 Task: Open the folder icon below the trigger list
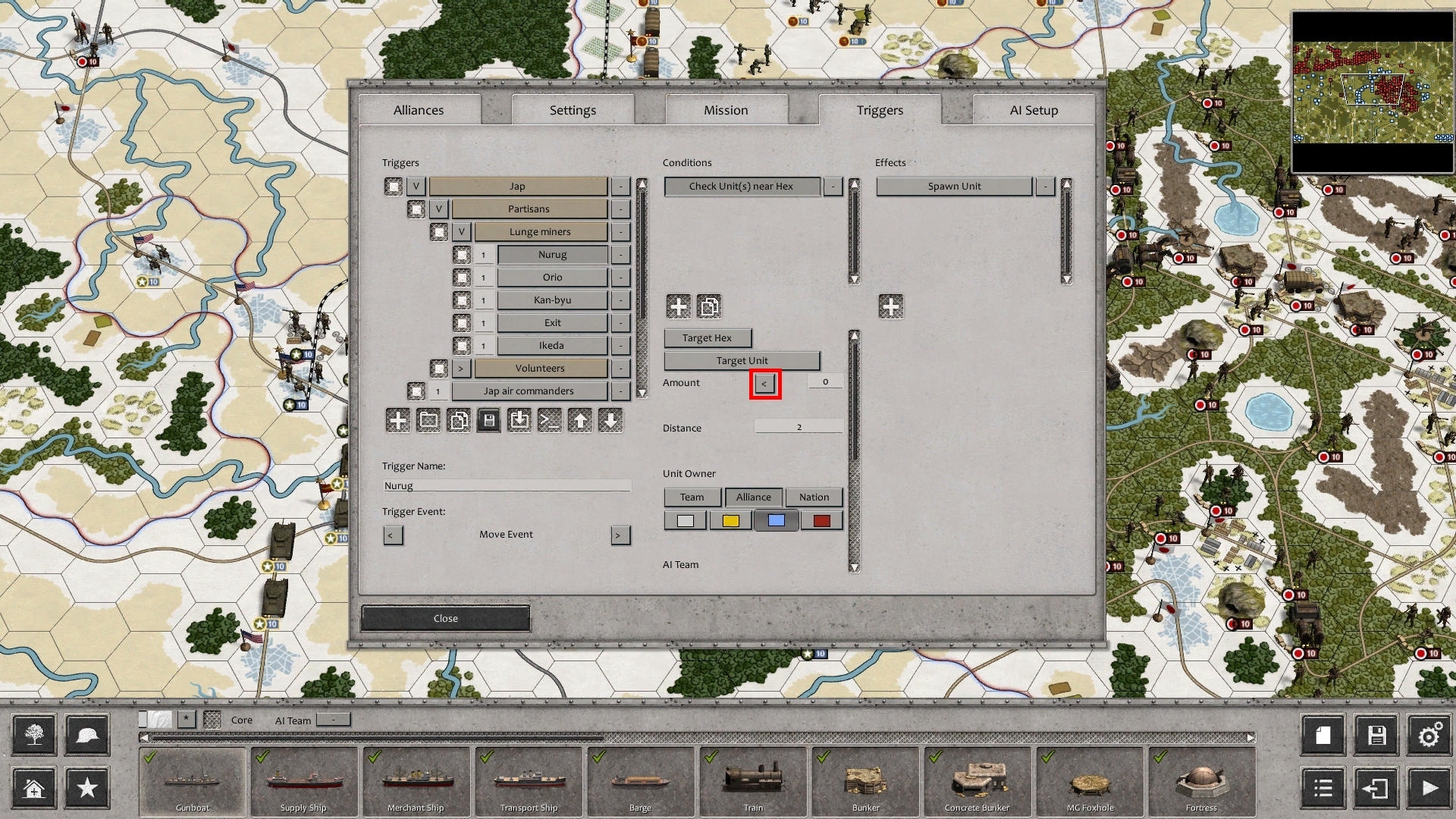428,420
